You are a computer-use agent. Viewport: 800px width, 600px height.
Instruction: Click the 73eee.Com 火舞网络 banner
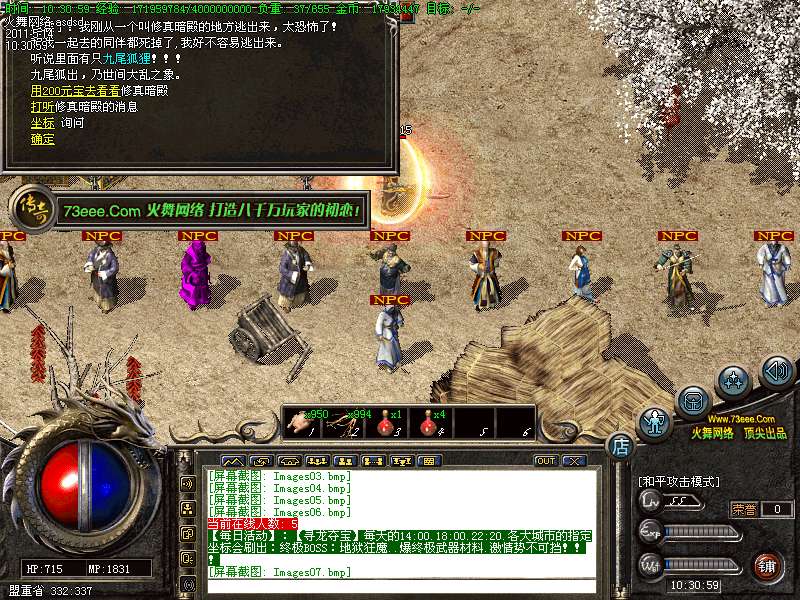click(x=210, y=210)
